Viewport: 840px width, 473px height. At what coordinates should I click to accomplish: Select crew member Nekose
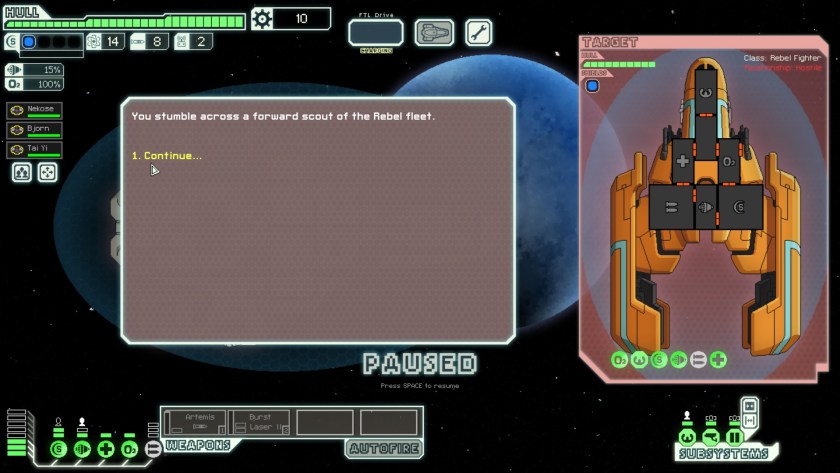34,110
